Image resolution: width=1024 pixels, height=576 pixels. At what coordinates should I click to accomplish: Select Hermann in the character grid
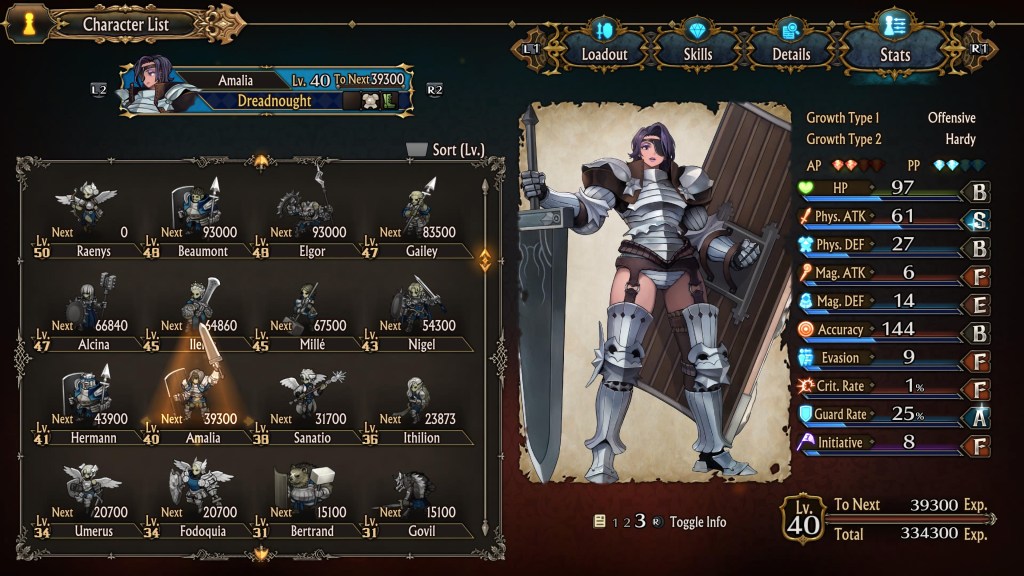(90, 406)
